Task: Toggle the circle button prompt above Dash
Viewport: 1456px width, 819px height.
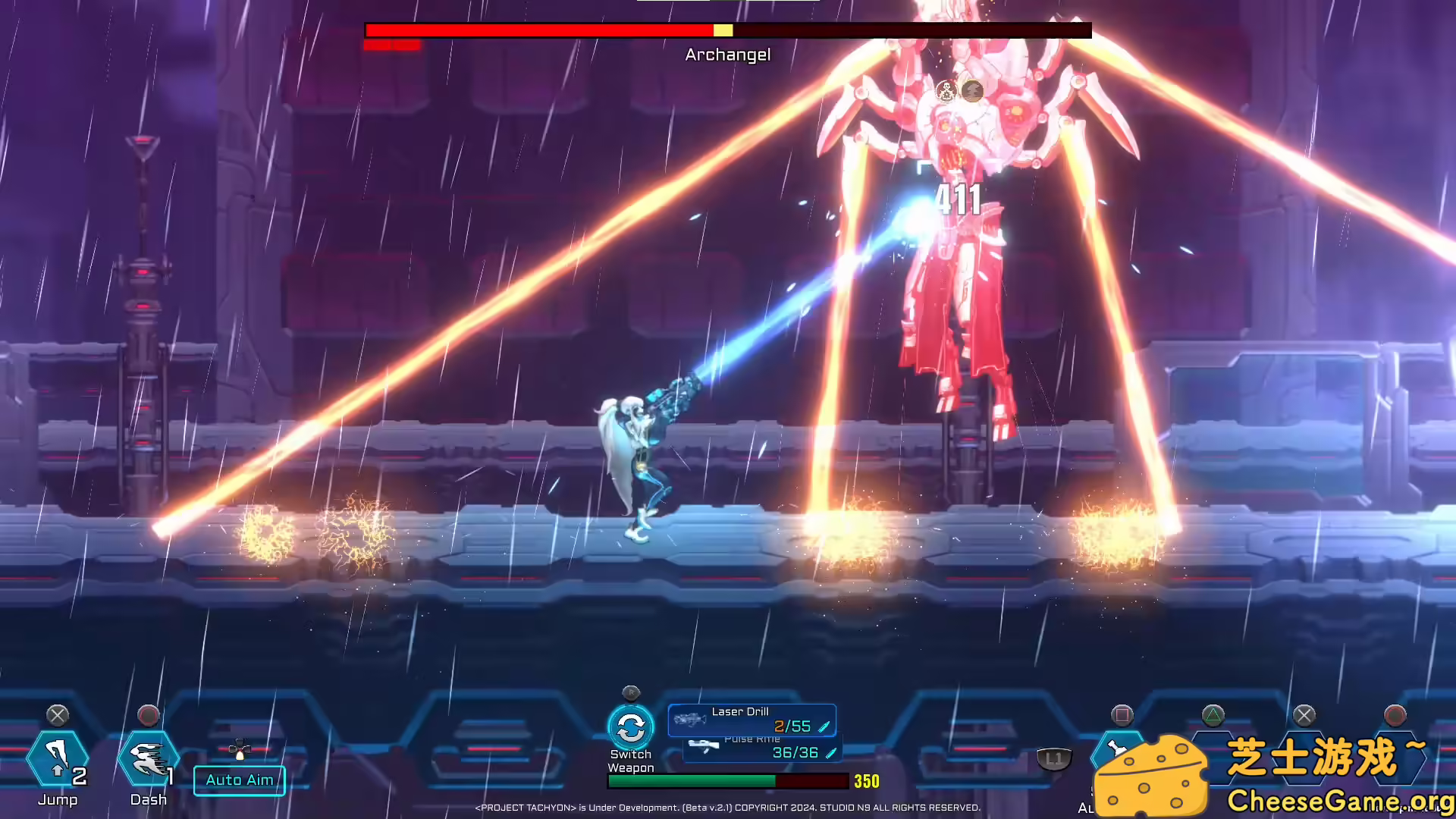Action: point(149,714)
